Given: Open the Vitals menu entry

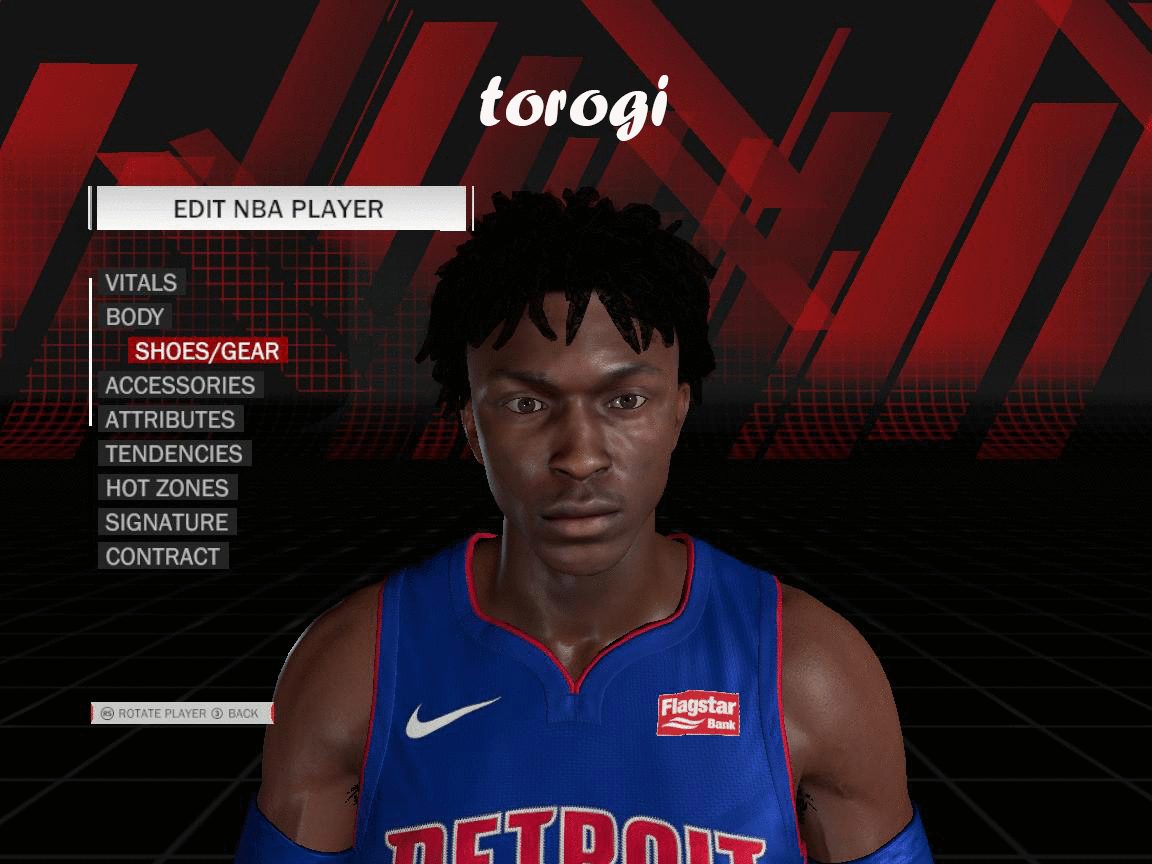Looking at the screenshot, I should pyautogui.click(x=141, y=283).
